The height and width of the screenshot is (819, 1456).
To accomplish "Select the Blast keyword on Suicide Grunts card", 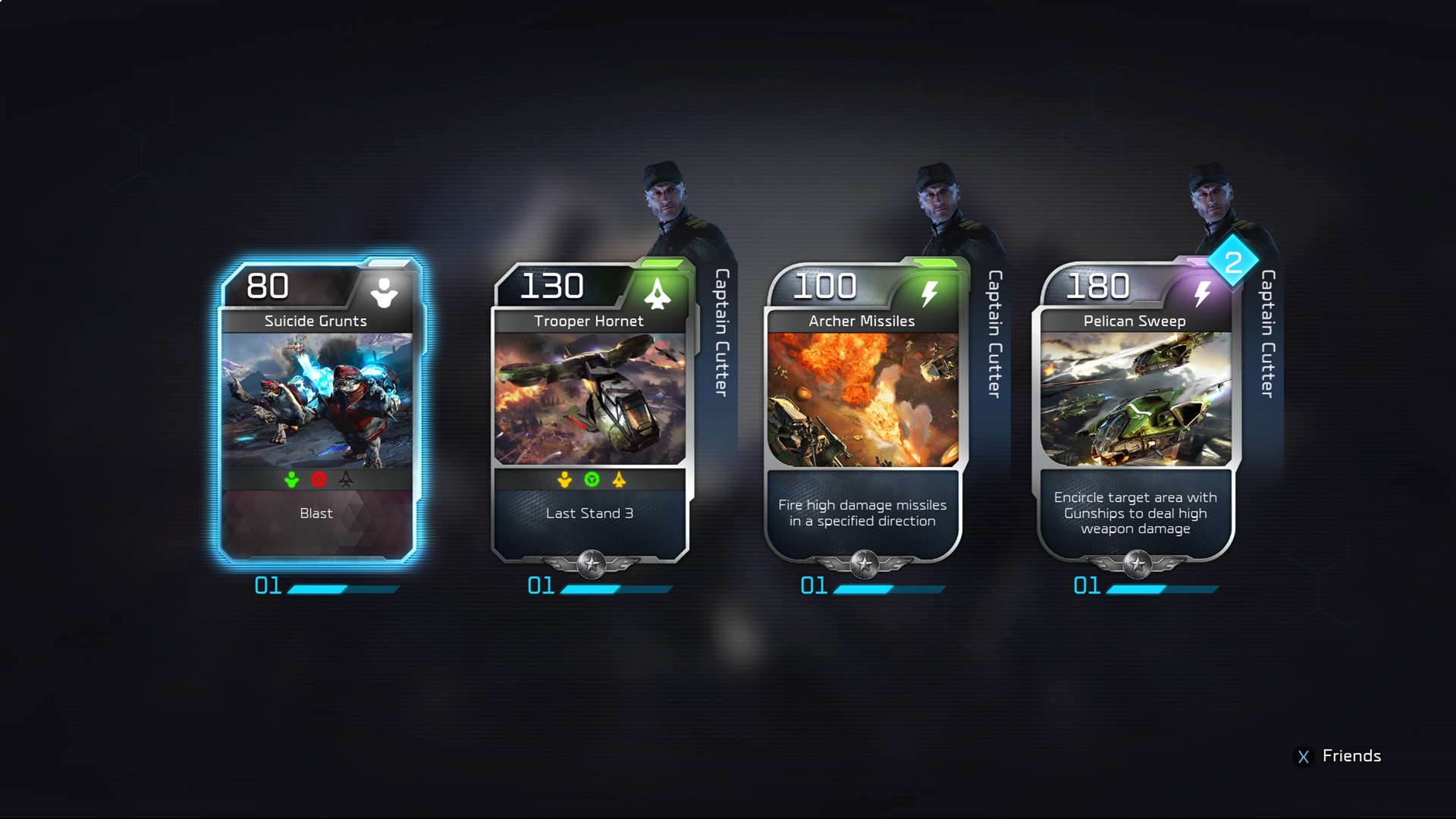I will click(x=315, y=513).
